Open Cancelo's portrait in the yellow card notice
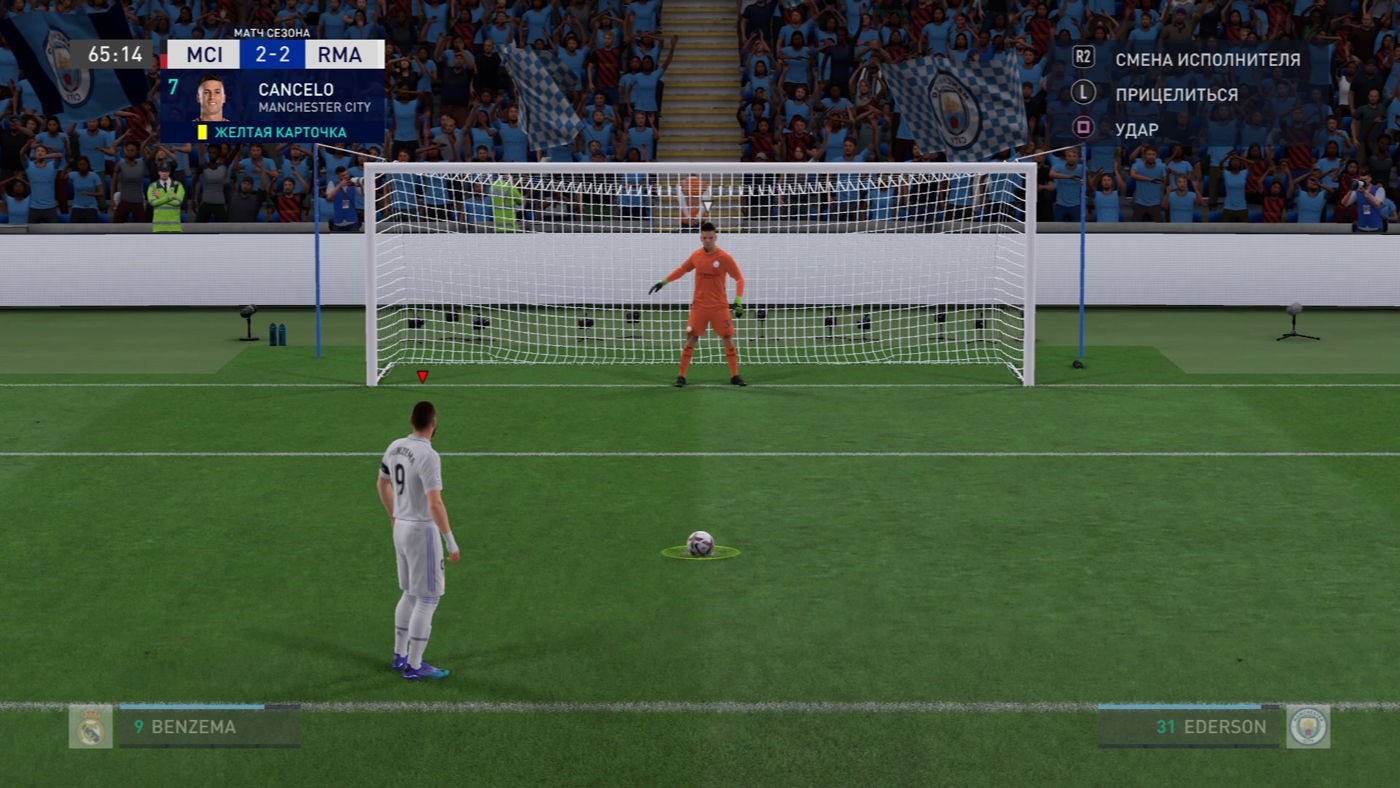This screenshot has width=1400, height=788. pos(211,97)
